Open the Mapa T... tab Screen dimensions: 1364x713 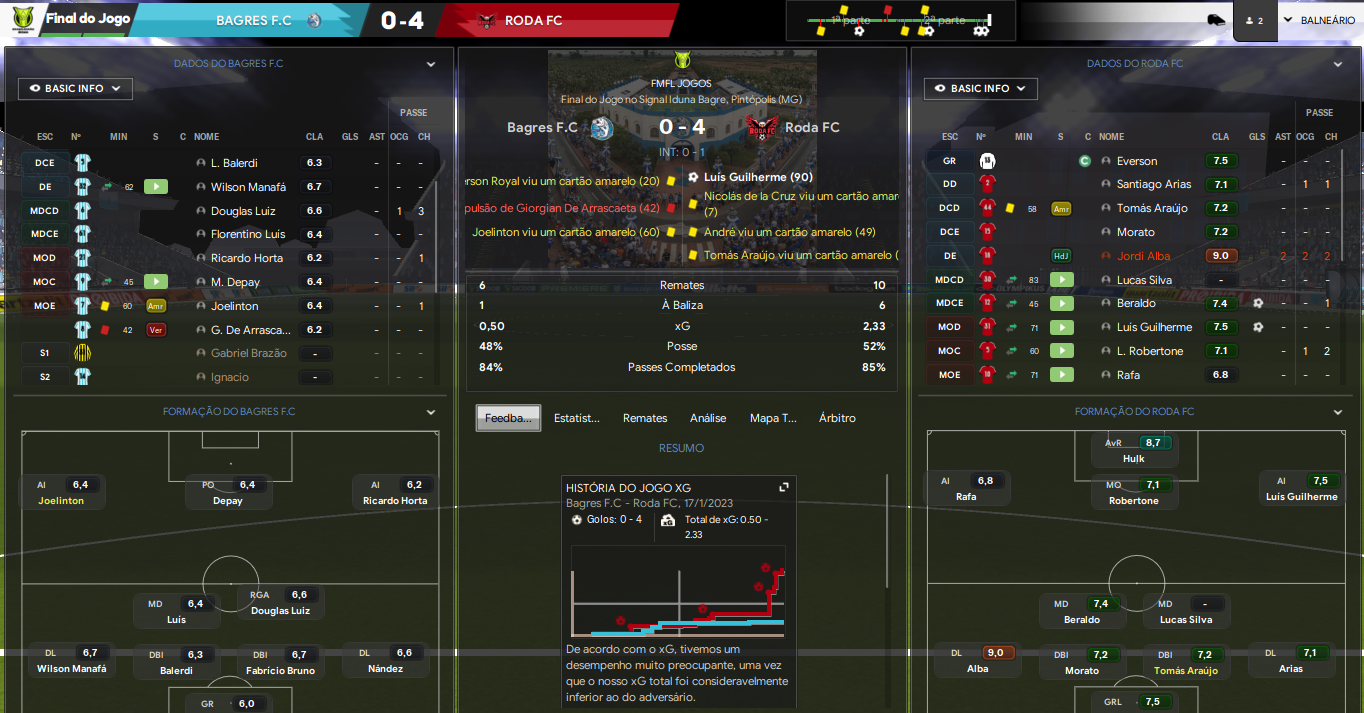click(x=773, y=418)
